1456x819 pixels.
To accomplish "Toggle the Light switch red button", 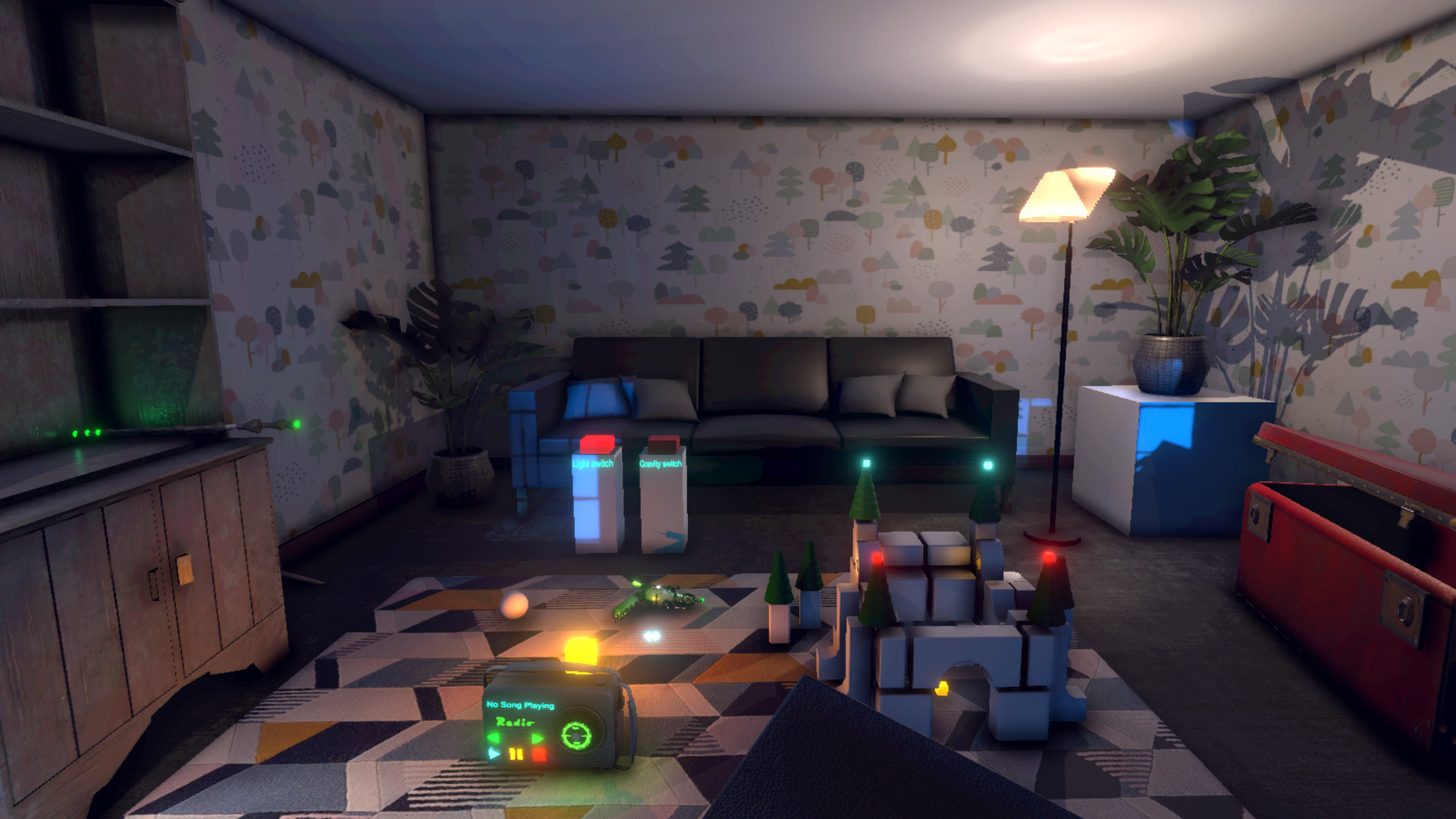I will (x=598, y=444).
